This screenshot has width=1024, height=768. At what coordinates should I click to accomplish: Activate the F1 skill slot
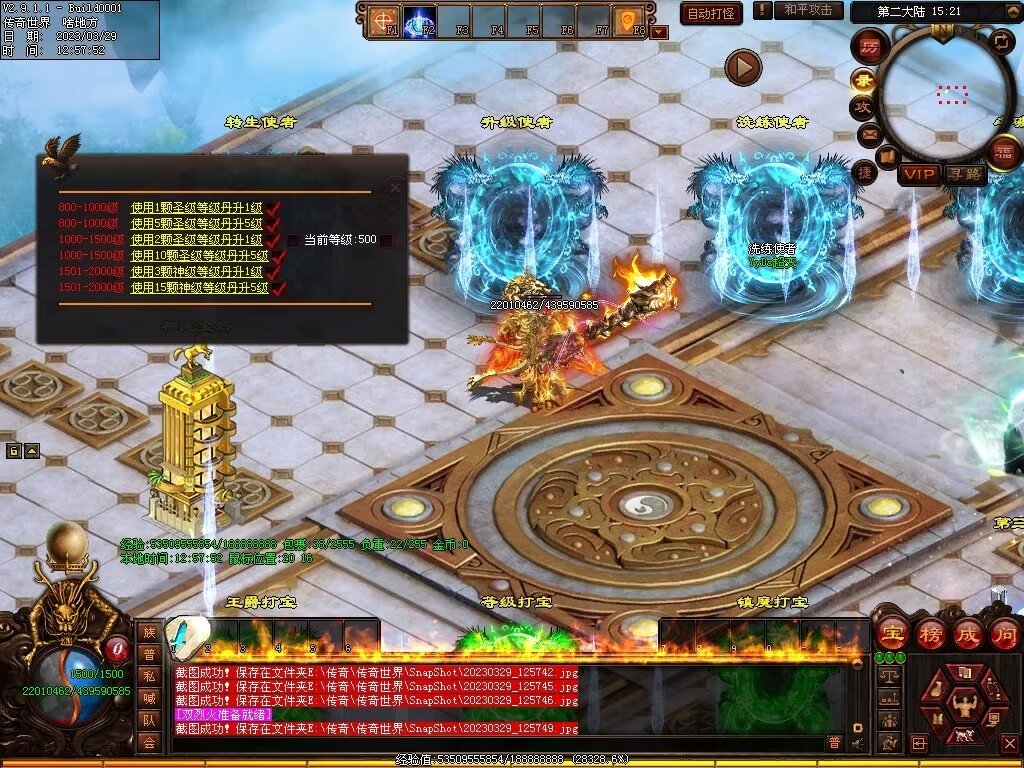click(x=383, y=21)
